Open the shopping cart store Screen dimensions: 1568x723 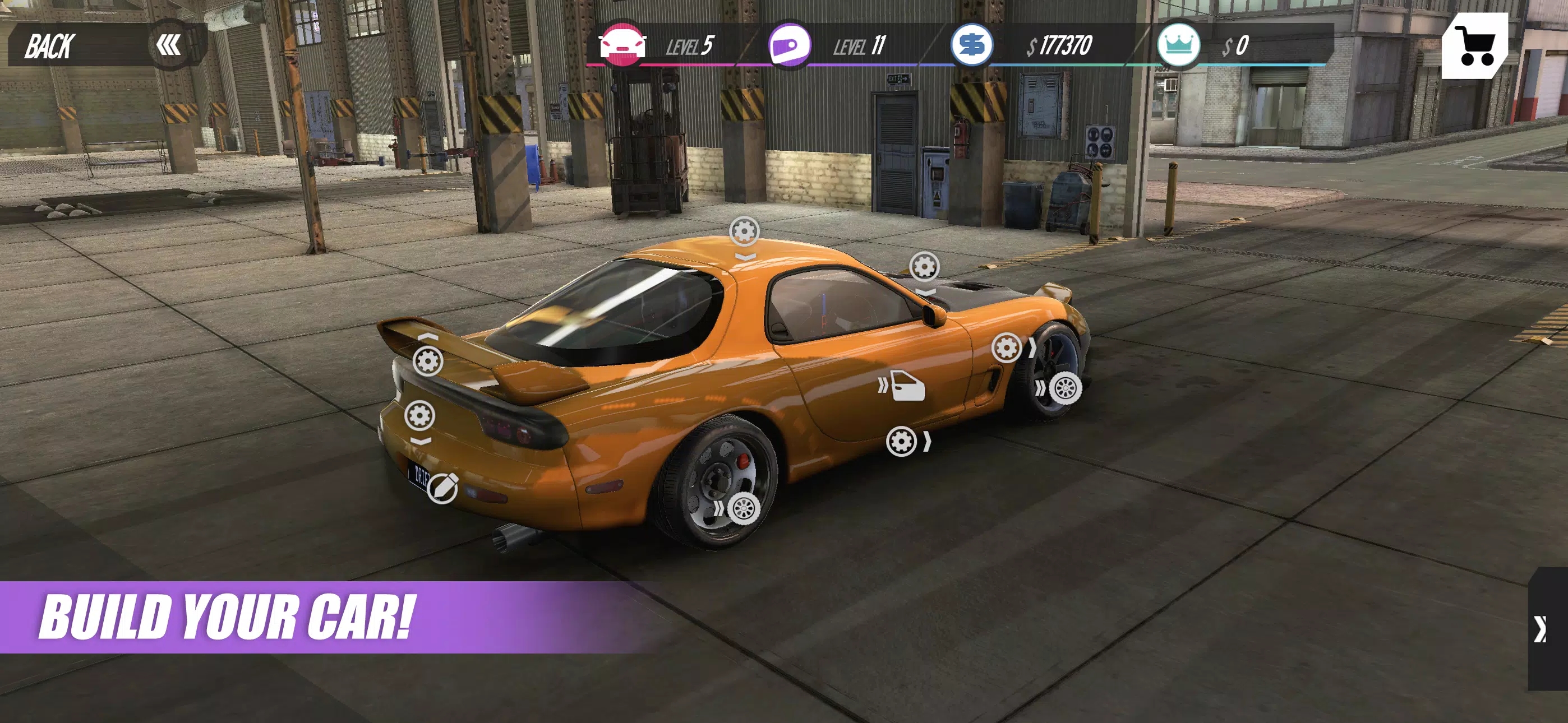1474,45
